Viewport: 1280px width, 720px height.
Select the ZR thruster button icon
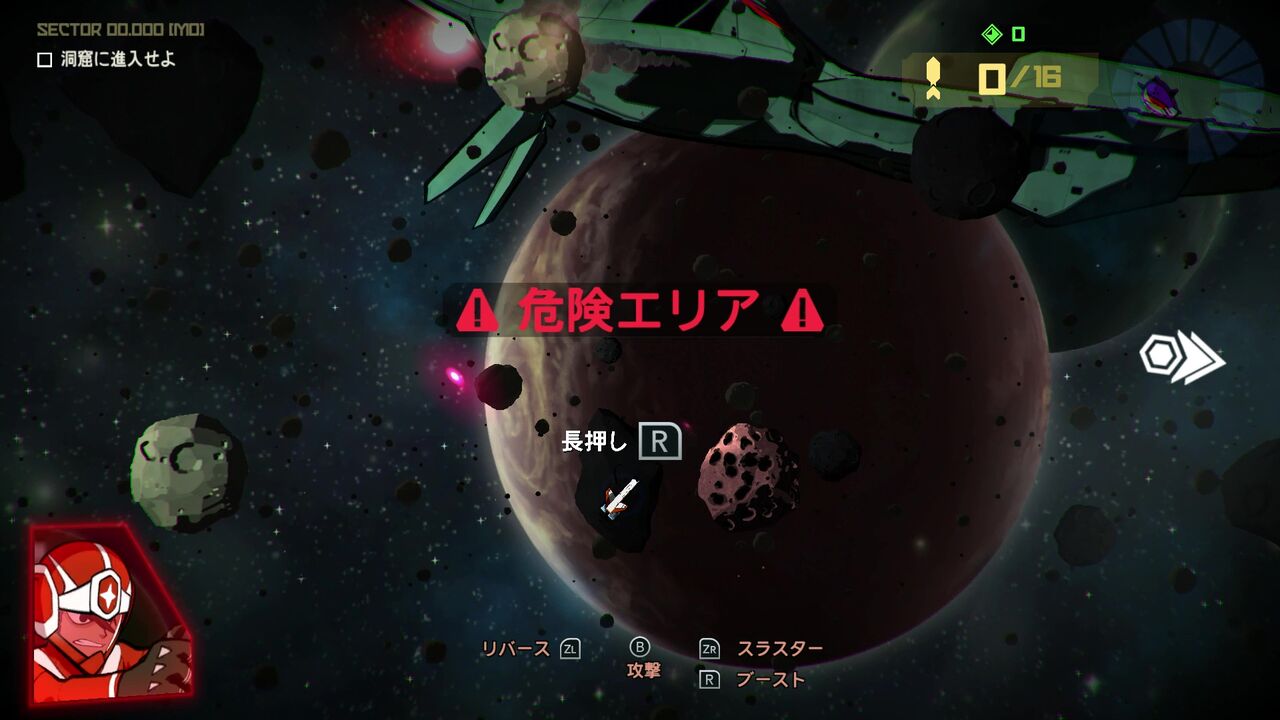click(710, 648)
